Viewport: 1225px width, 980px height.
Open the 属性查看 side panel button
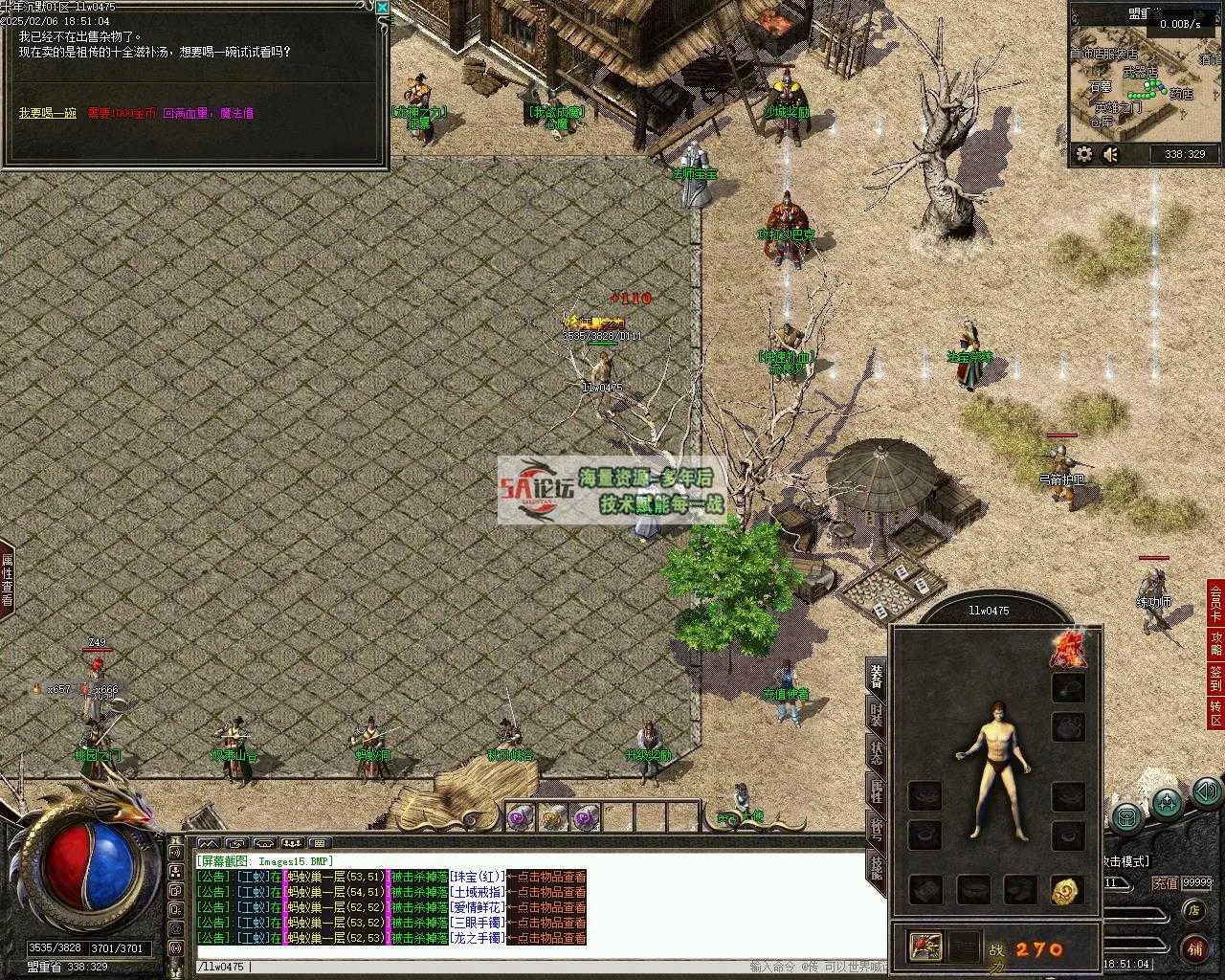click(7, 581)
